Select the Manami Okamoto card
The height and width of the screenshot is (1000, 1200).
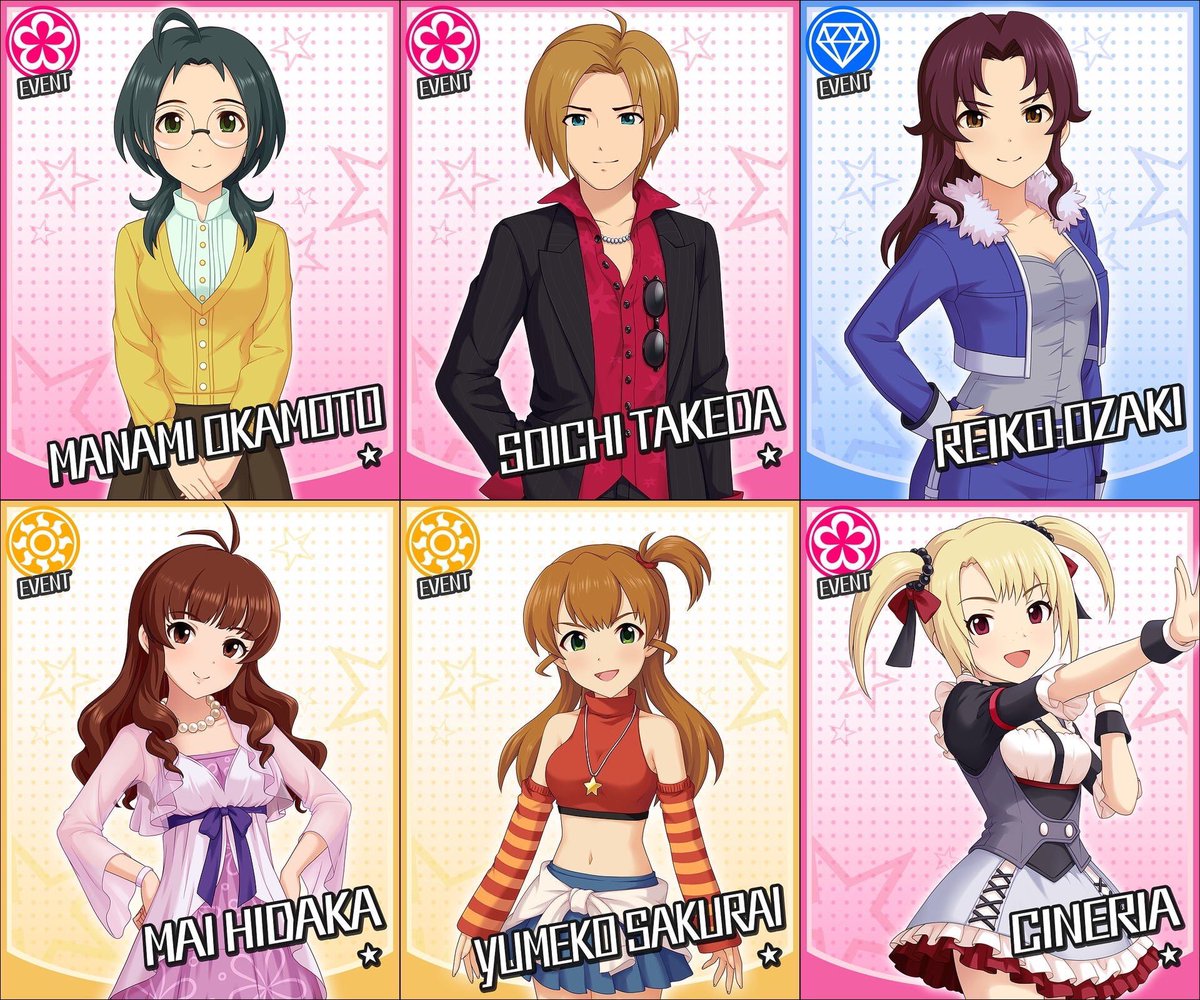(x=200, y=250)
